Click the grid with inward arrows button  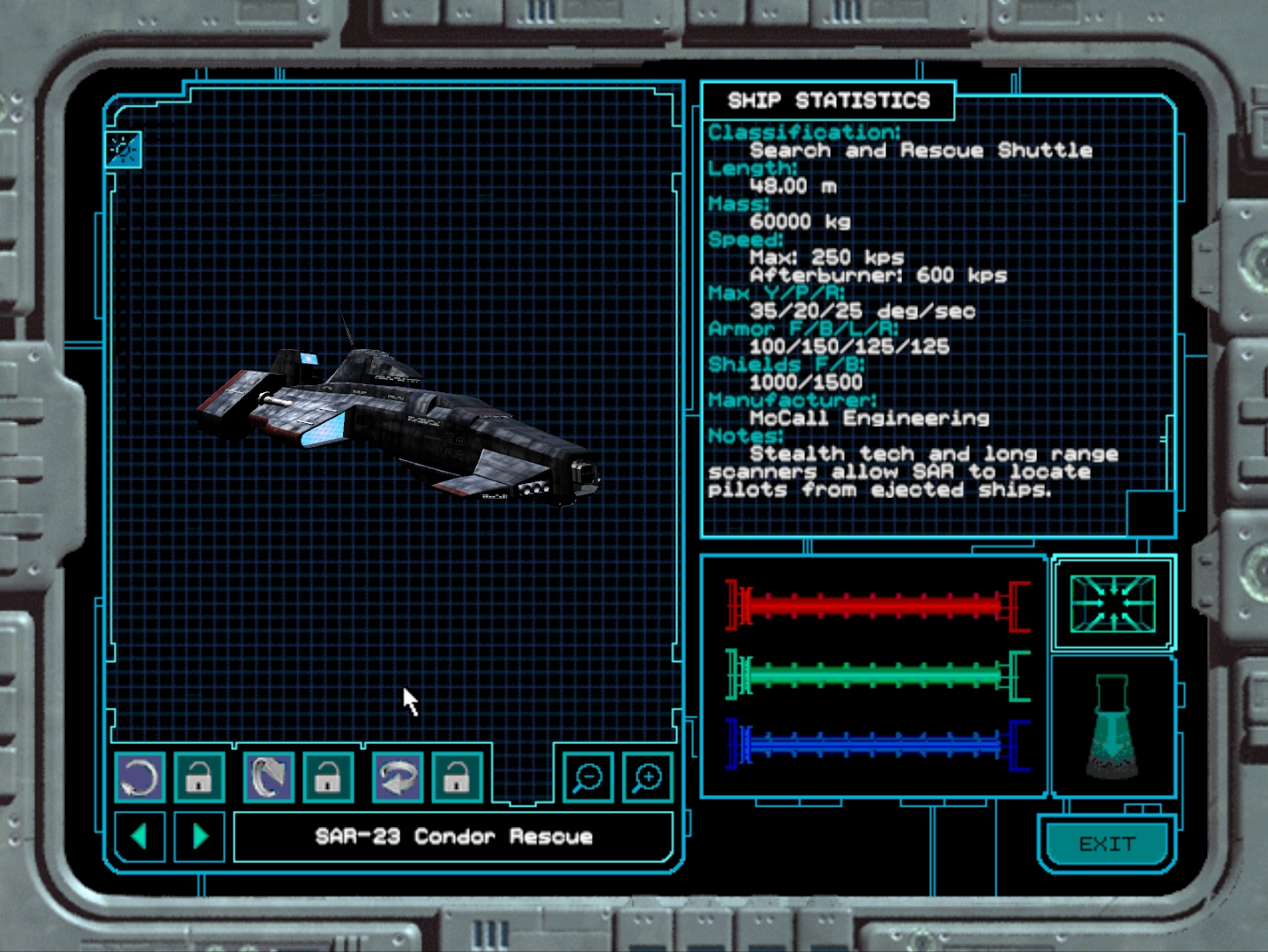point(1113,603)
